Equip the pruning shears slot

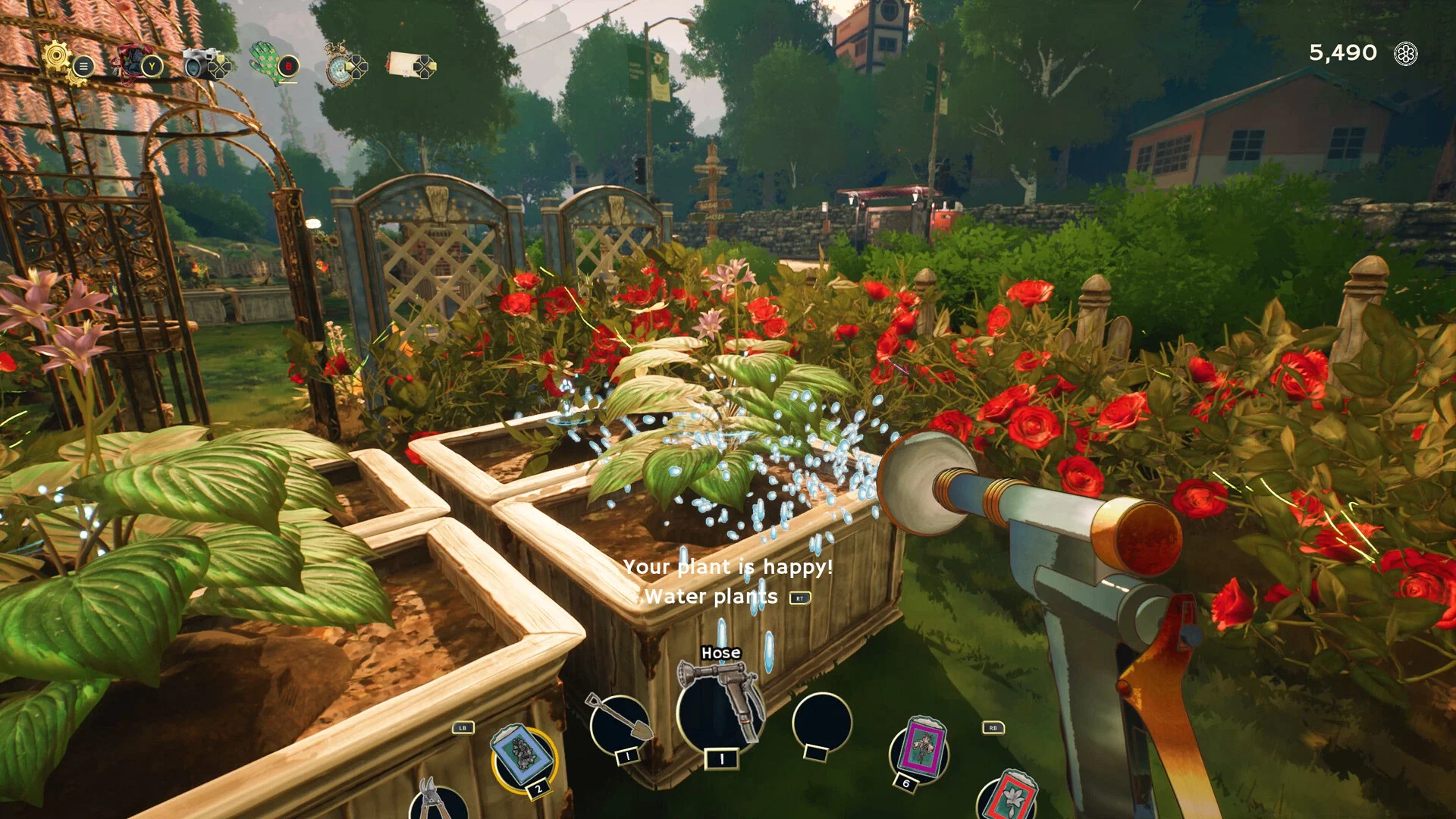pyautogui.click(x=437, y=801)
